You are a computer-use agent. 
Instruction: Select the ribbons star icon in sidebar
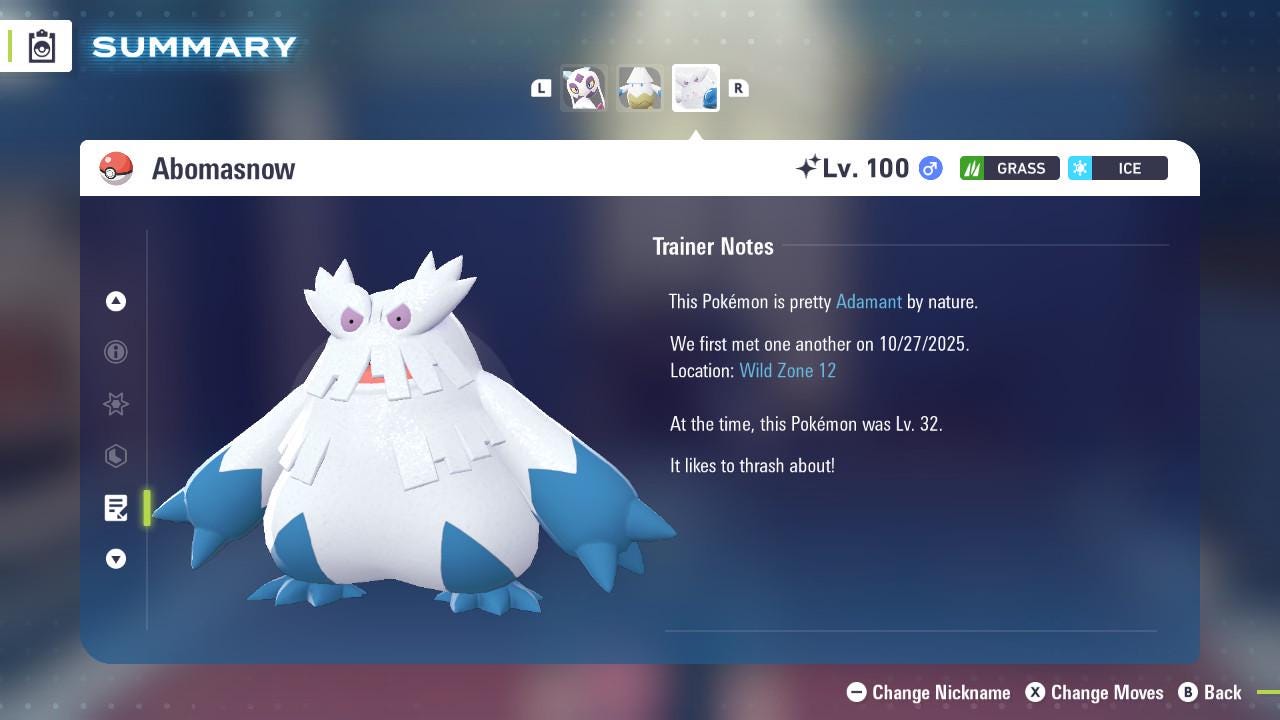[x=115, y=404]
